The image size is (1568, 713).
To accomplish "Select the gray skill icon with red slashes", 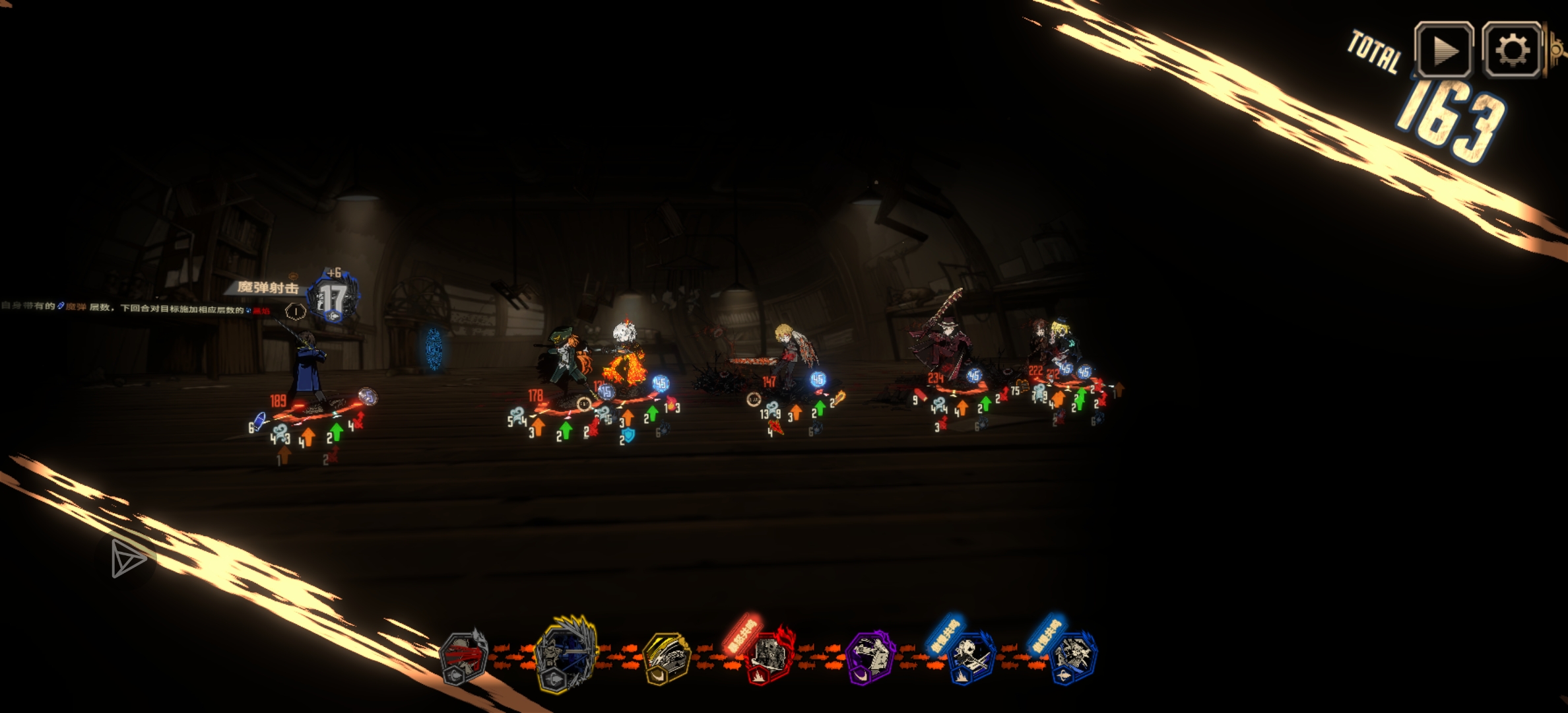I will (463, 658).
